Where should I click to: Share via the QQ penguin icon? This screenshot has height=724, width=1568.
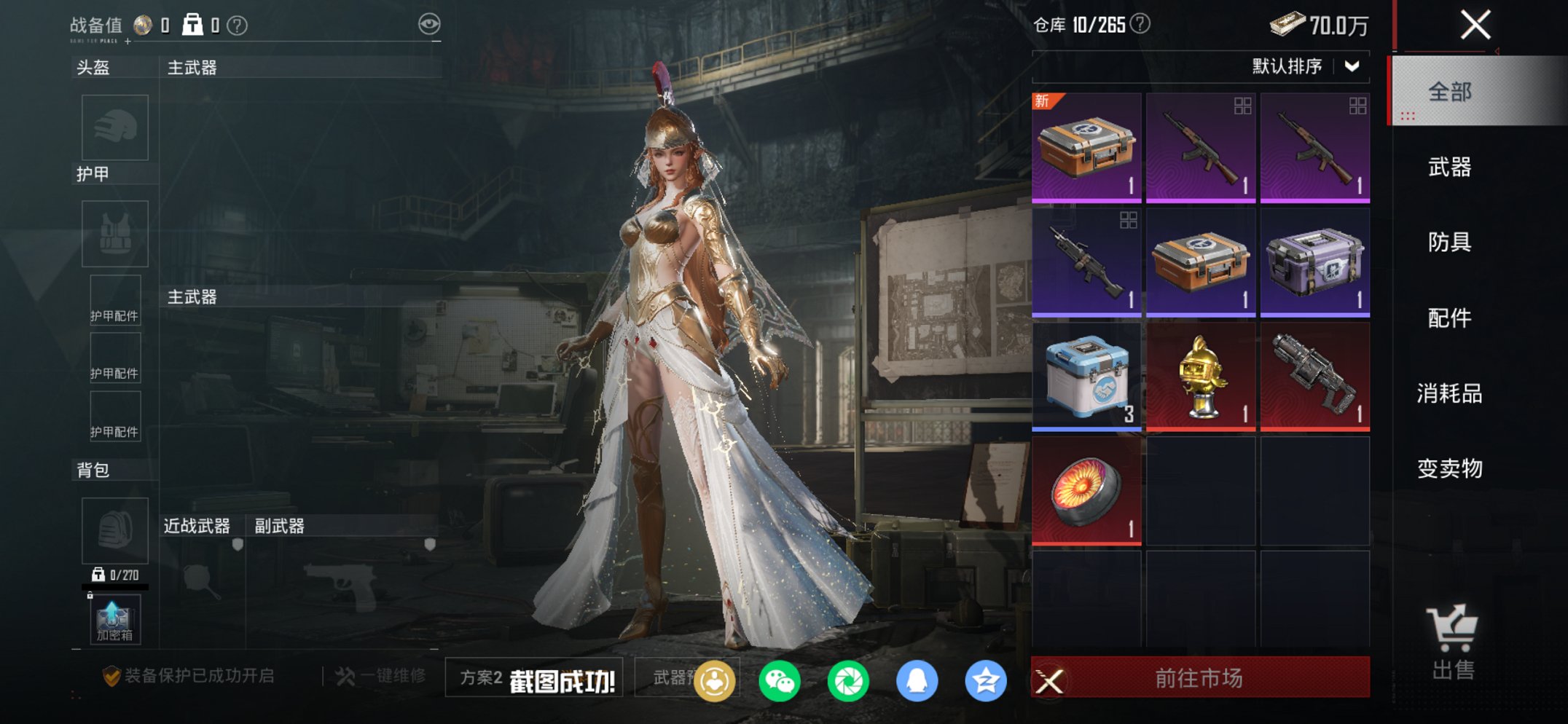click(917, 679)
